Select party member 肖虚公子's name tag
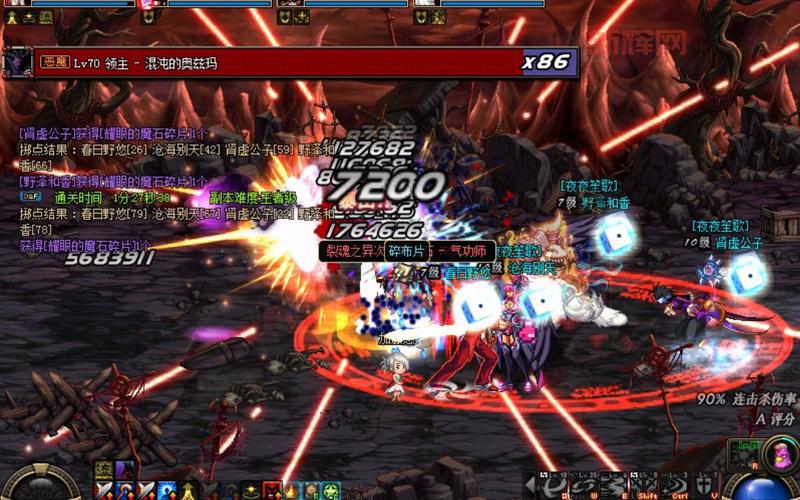The height and width of the screenshot is (500, 800). click(x=738, y=242)
